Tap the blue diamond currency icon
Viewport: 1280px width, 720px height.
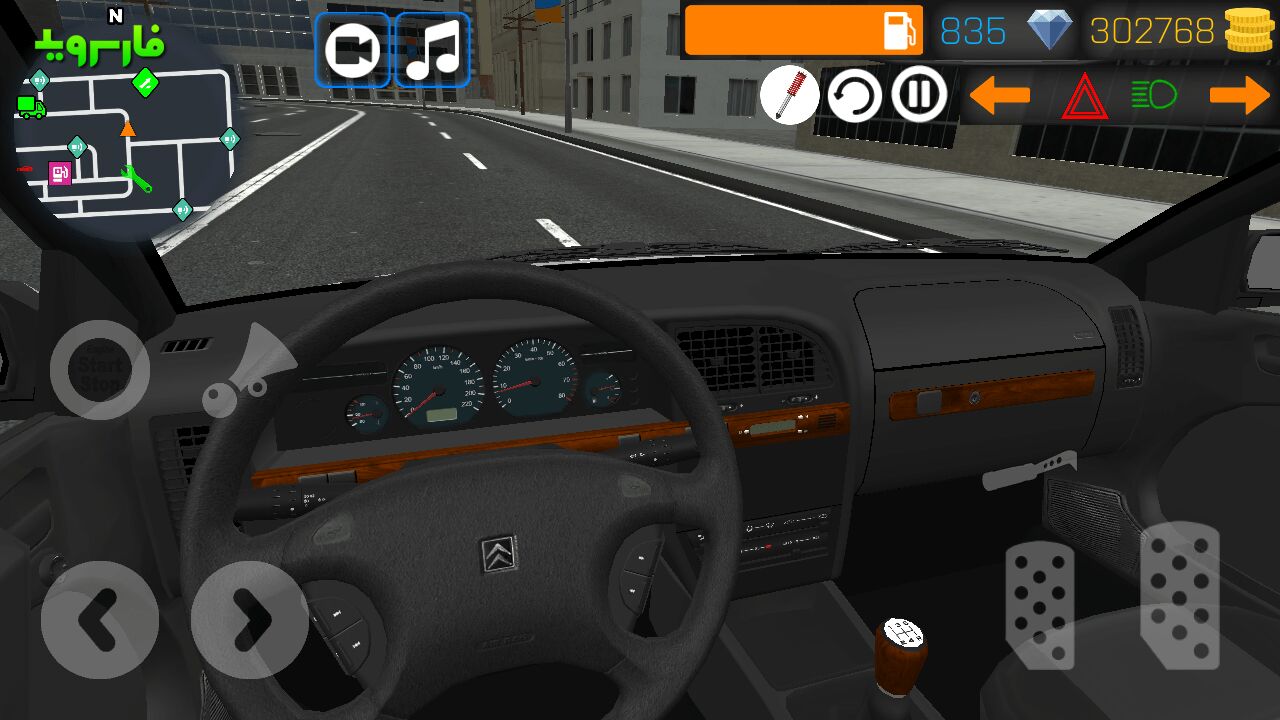point(1049,31)
